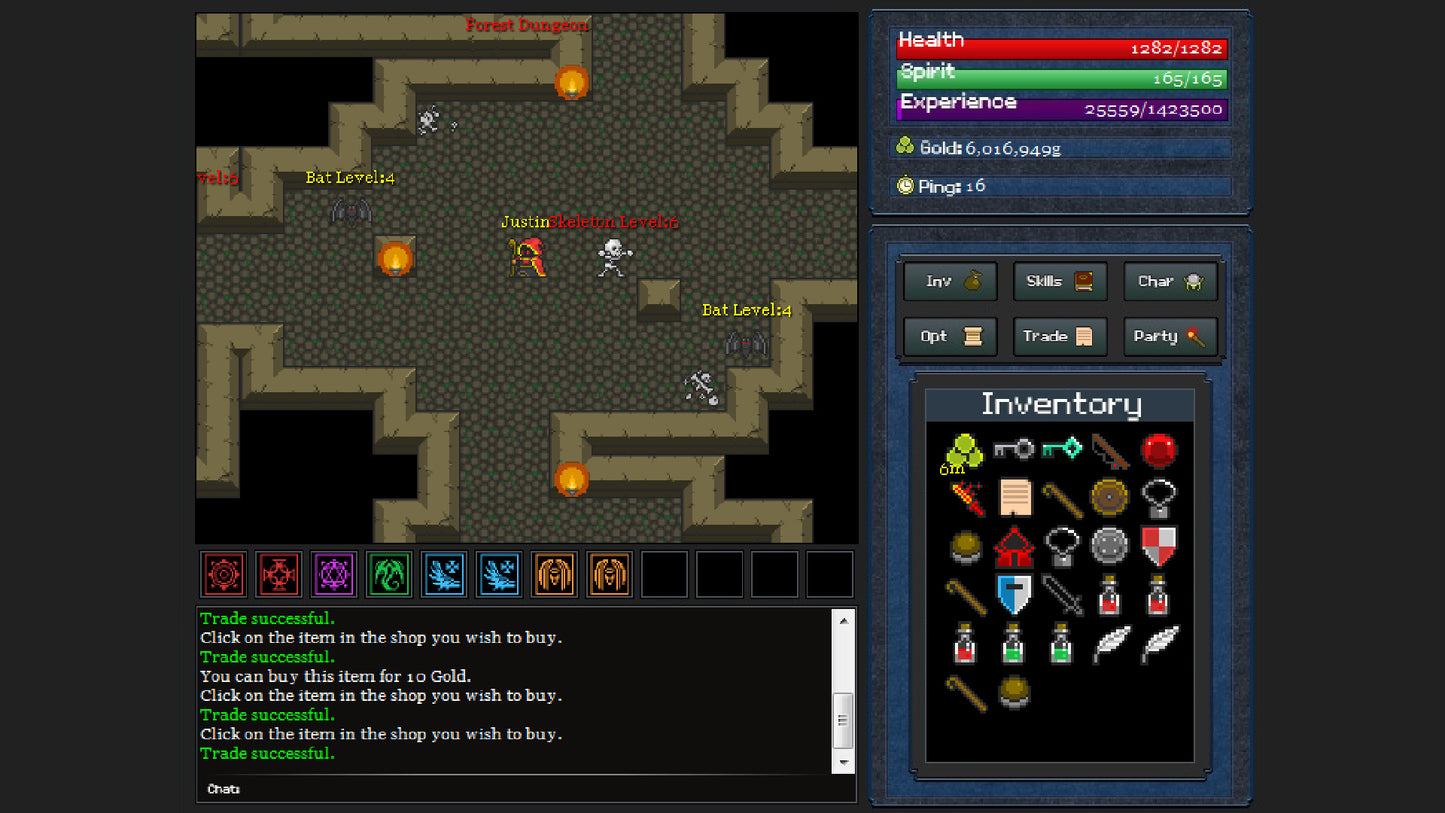Select the red and white shield
Screen dimensions: 1445x813
tap(1158, 546)
